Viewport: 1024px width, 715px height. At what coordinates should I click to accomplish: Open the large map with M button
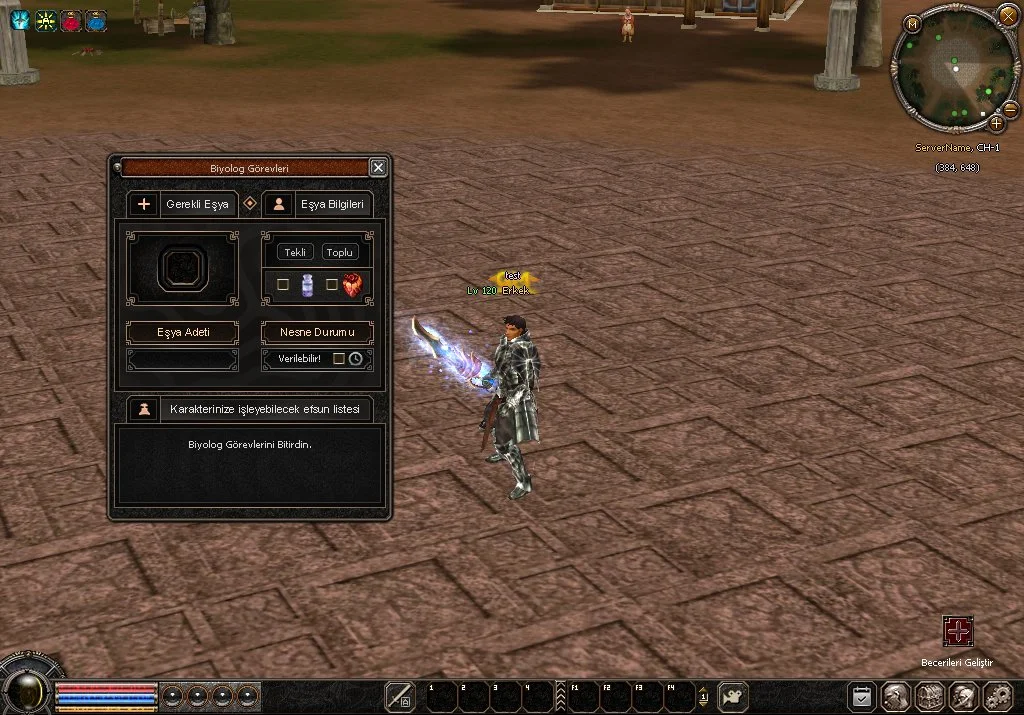[912, 24]
